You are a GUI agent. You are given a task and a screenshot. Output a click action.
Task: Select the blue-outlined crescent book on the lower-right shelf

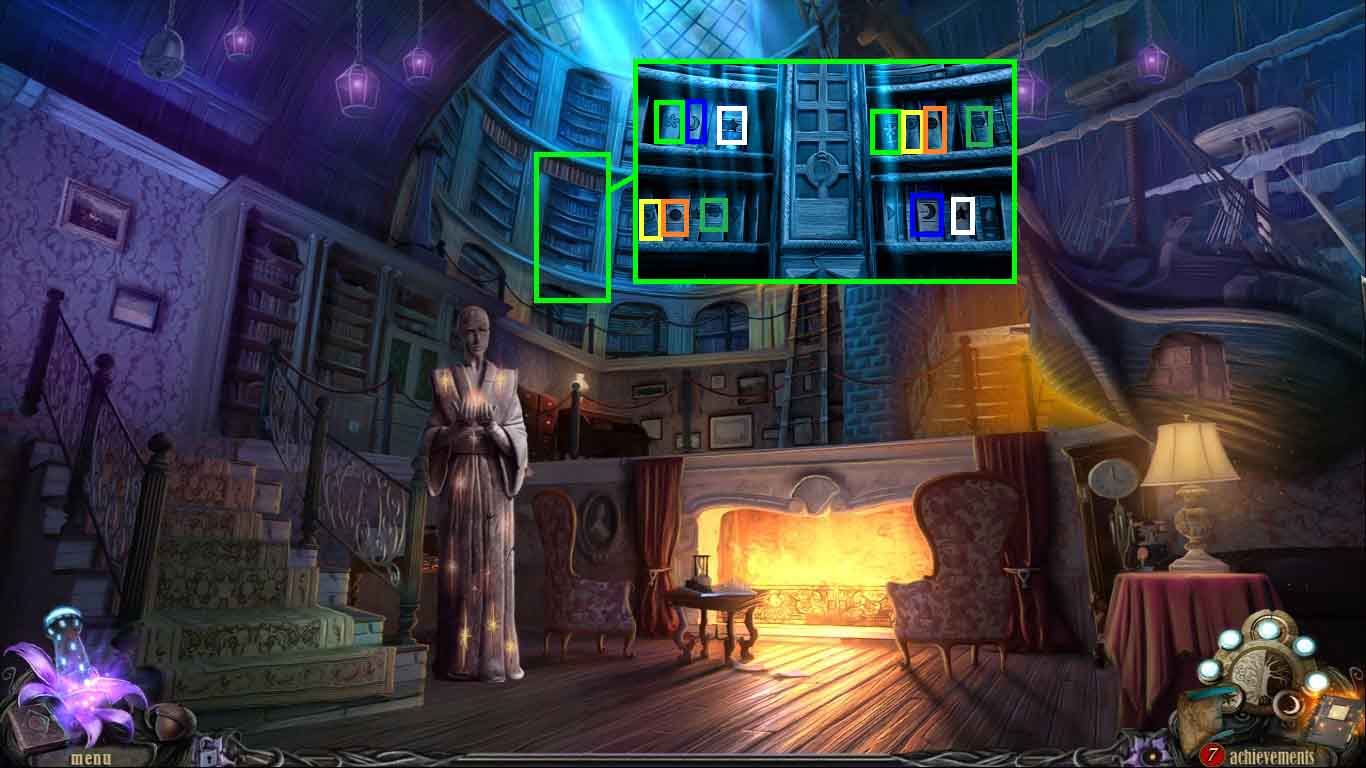click(x=927, y=213)
